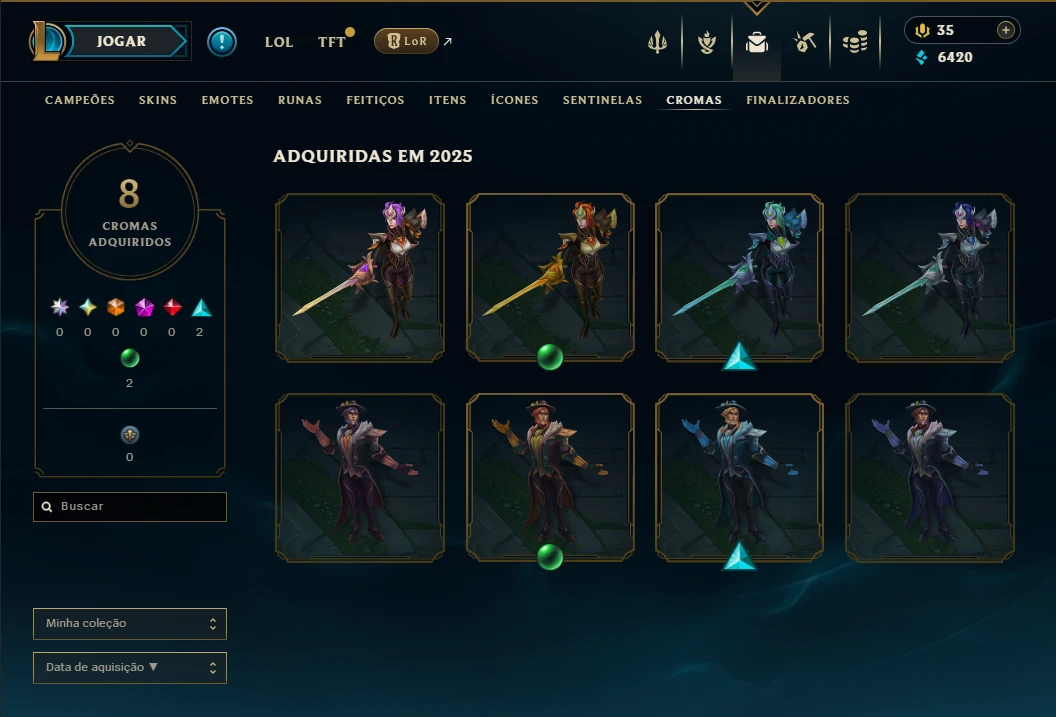
Task: Show the Itens tab
Action: pos(448,100)
